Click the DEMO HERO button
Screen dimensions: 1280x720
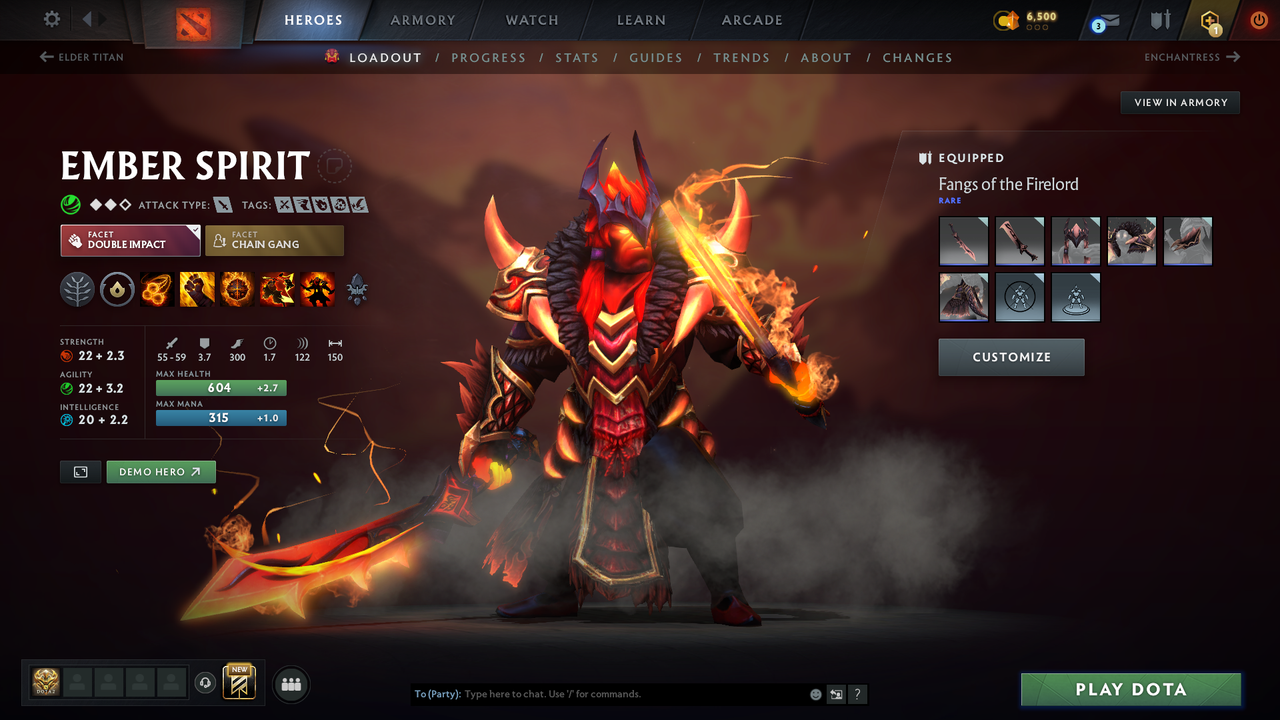161,471
